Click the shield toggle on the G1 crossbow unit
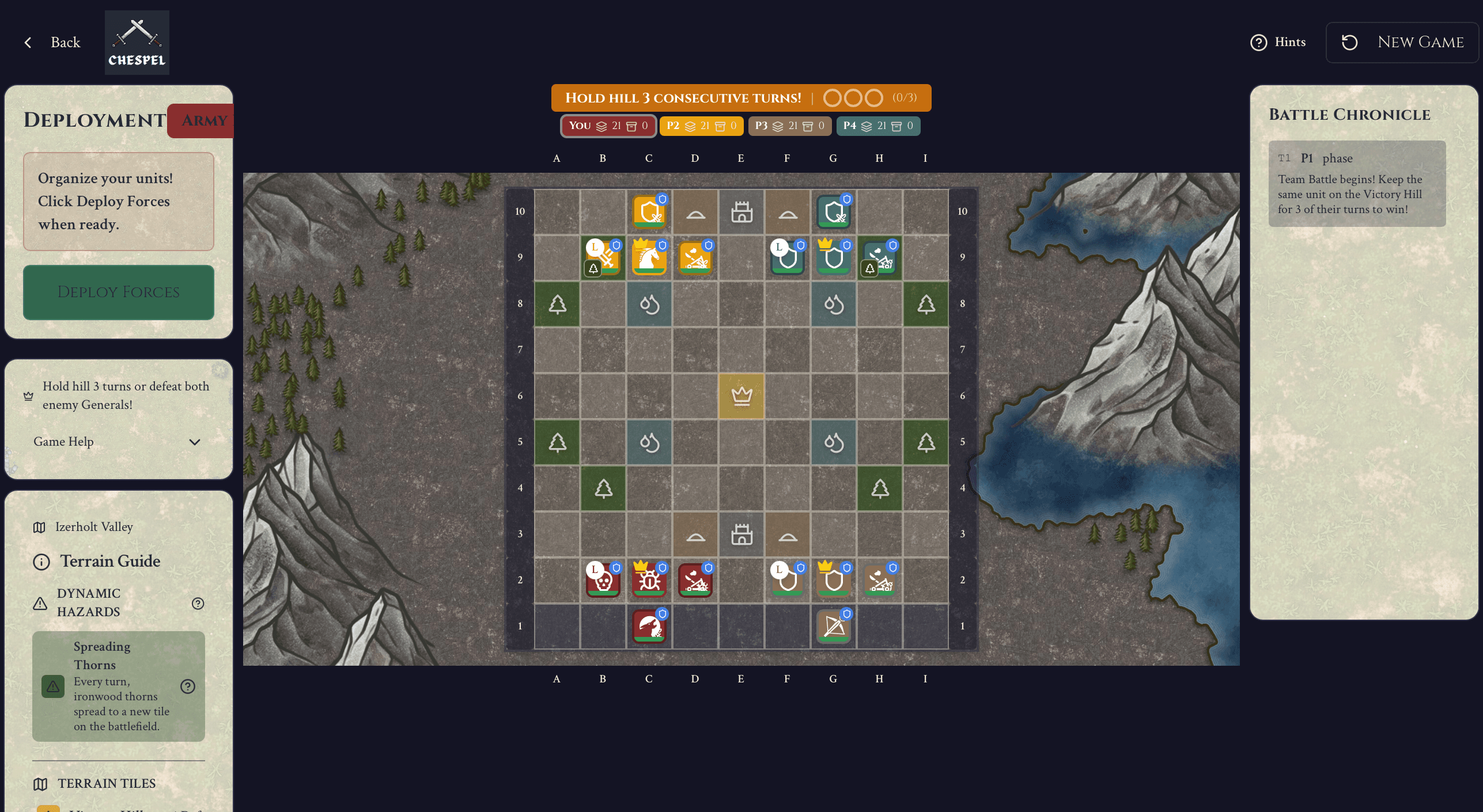Image resolution: width=1483 pixels, height=812 pixels. pos(845,613)
